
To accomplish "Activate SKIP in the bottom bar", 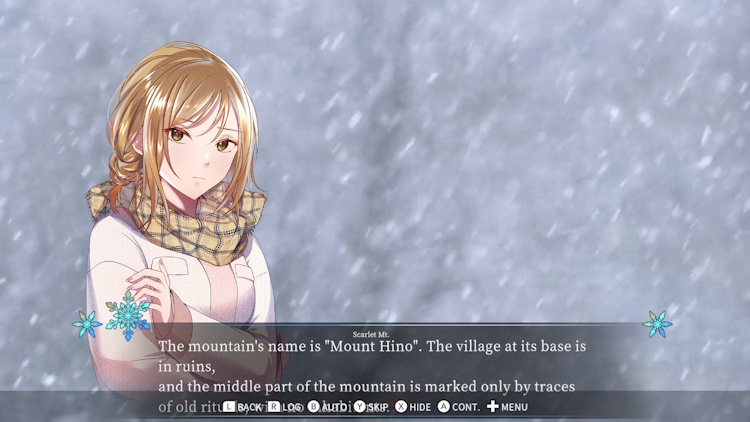I will [371, 407].
